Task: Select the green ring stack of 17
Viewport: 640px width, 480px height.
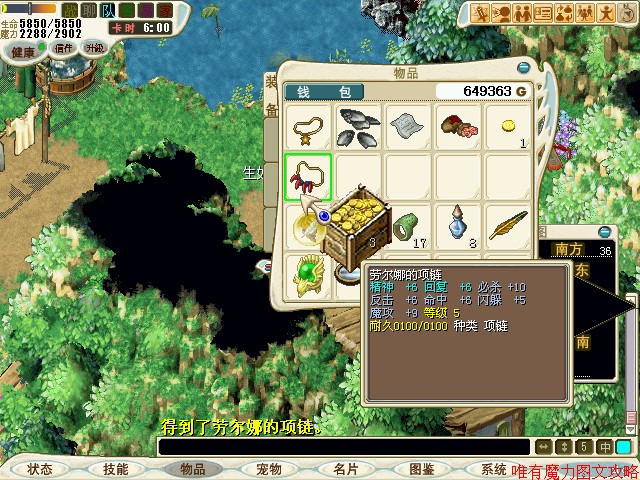Action: (409, 226)
